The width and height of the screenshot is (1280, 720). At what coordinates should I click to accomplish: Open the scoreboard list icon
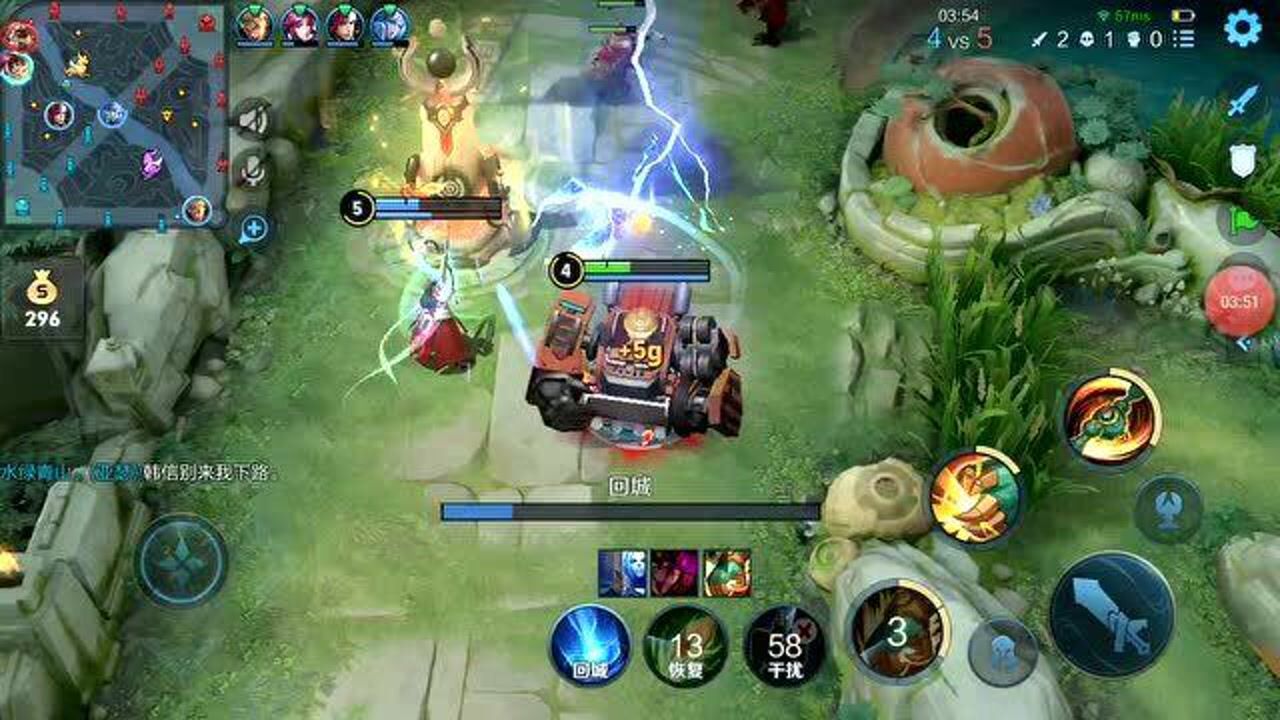click(1184, 39)
